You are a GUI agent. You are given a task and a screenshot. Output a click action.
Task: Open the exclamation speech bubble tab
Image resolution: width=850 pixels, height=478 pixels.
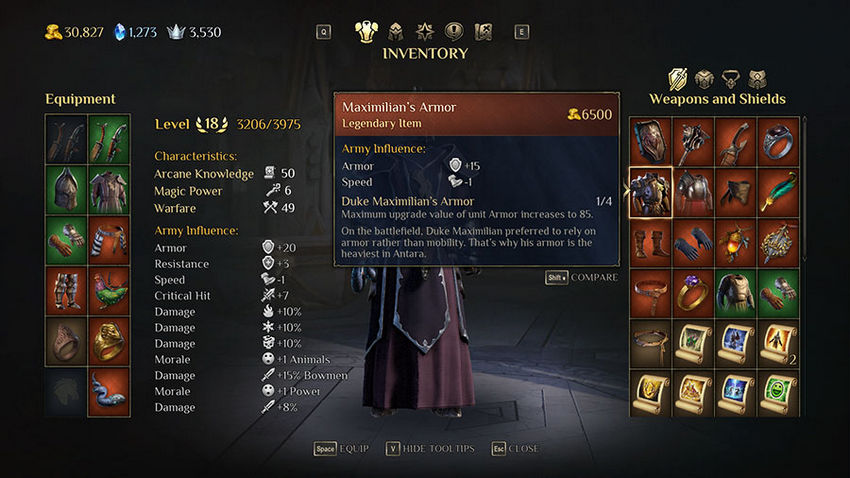tap(454, 31)
